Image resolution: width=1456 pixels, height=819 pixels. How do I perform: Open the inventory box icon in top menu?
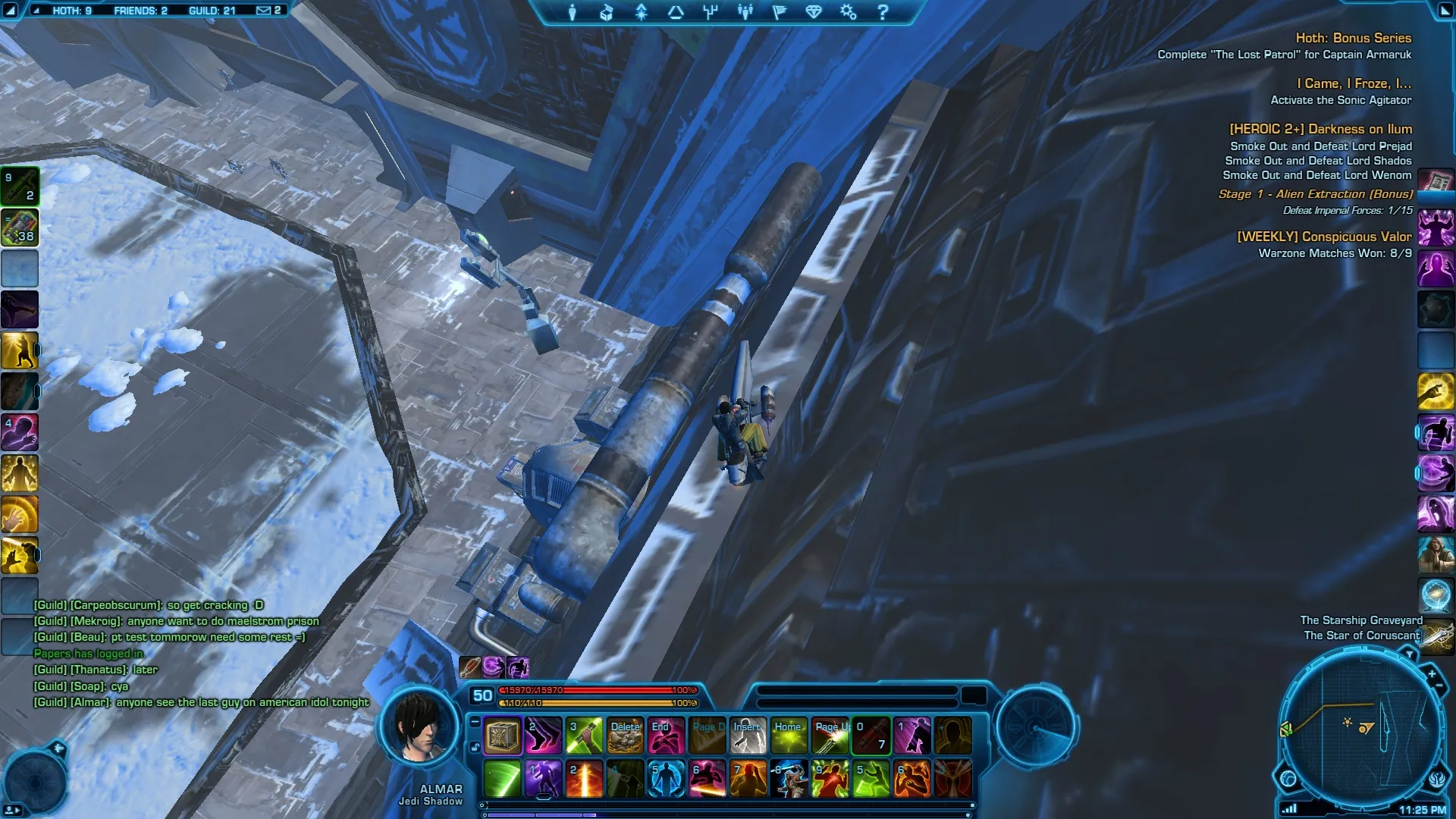click(x=607, y=12)
